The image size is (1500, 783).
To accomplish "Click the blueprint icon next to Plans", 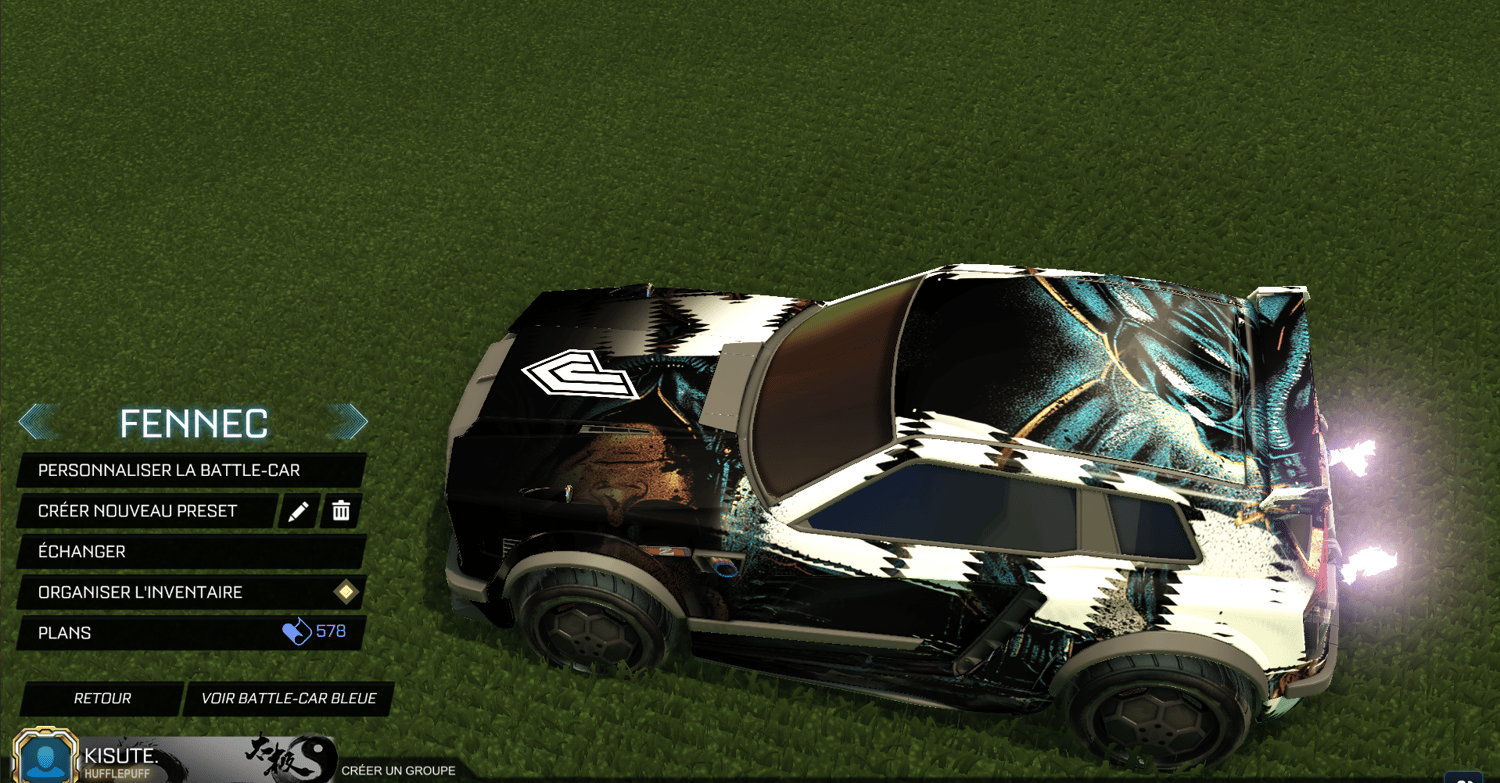I will (297, 632).
